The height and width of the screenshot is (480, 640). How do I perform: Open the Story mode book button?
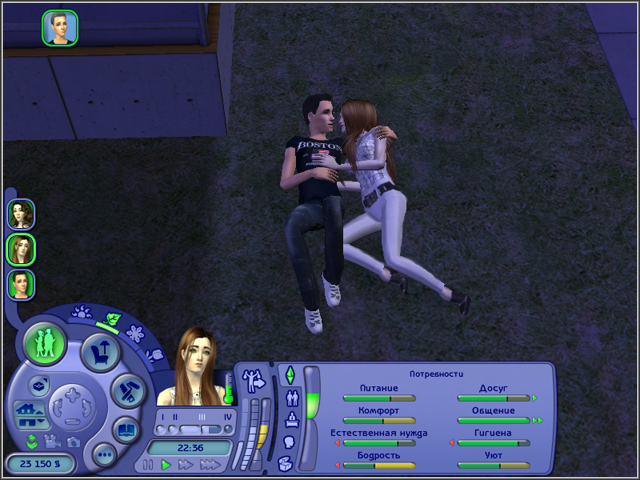128,431
